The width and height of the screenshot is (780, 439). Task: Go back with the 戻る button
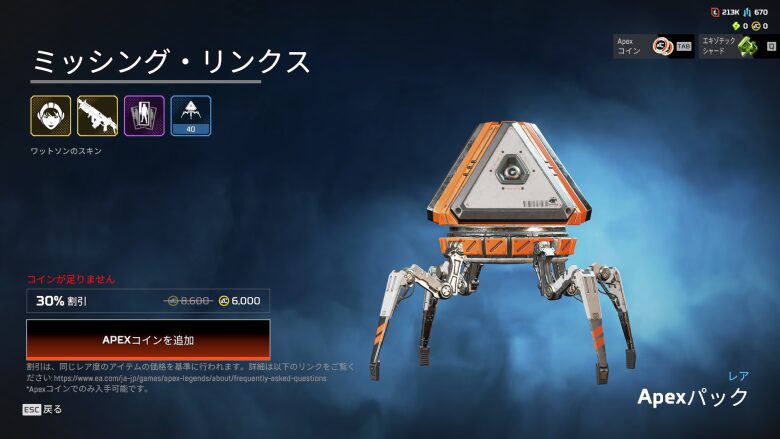point(43,409)
